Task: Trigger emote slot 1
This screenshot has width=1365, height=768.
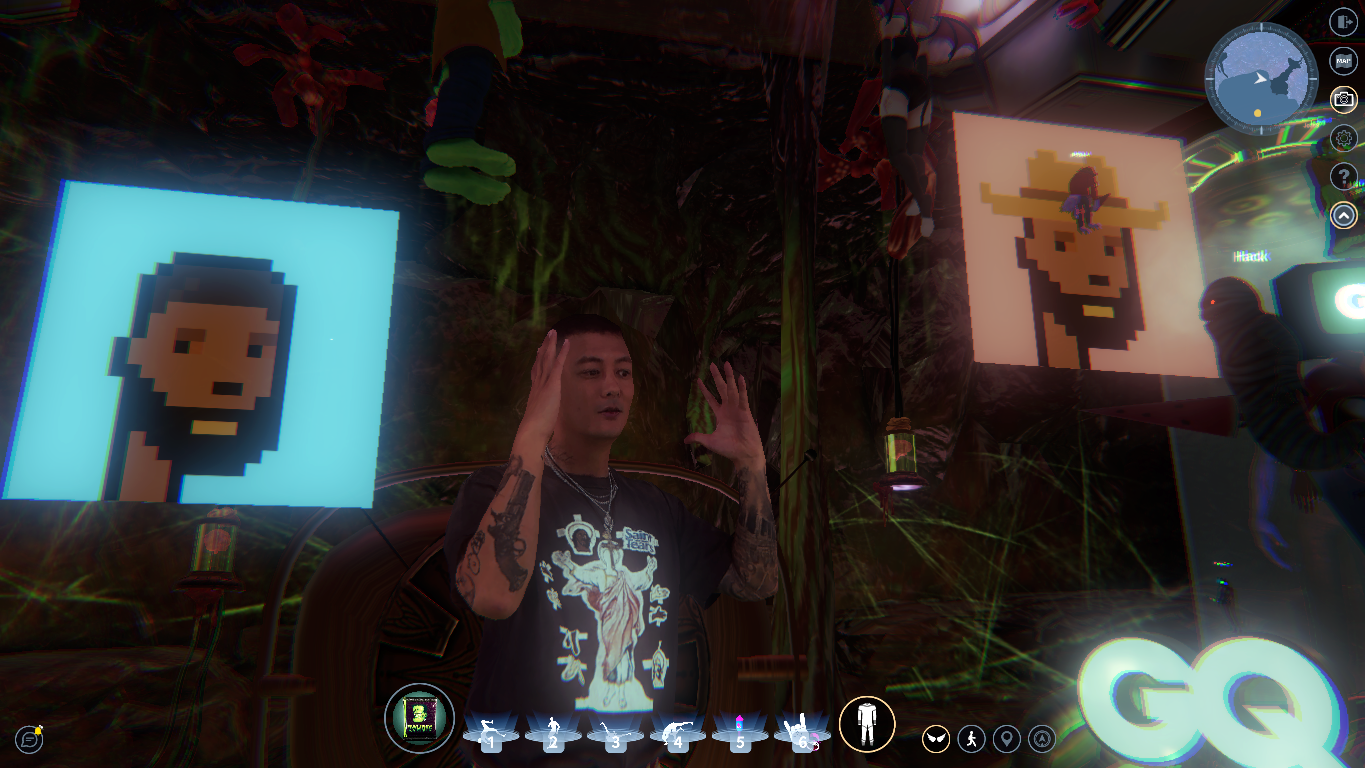Action: pos(491,733)
